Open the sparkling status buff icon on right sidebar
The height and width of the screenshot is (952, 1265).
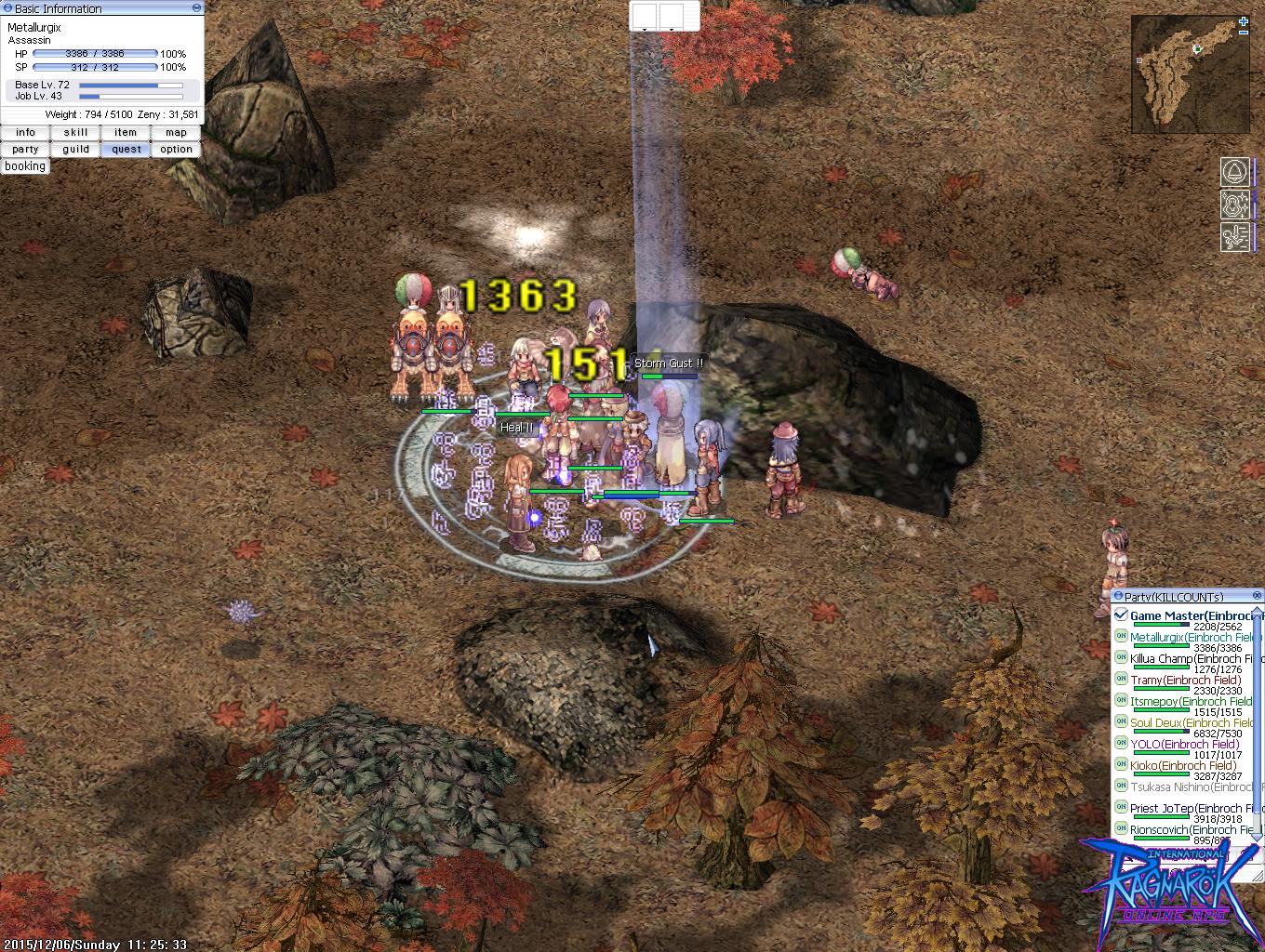pos(1233,205)
